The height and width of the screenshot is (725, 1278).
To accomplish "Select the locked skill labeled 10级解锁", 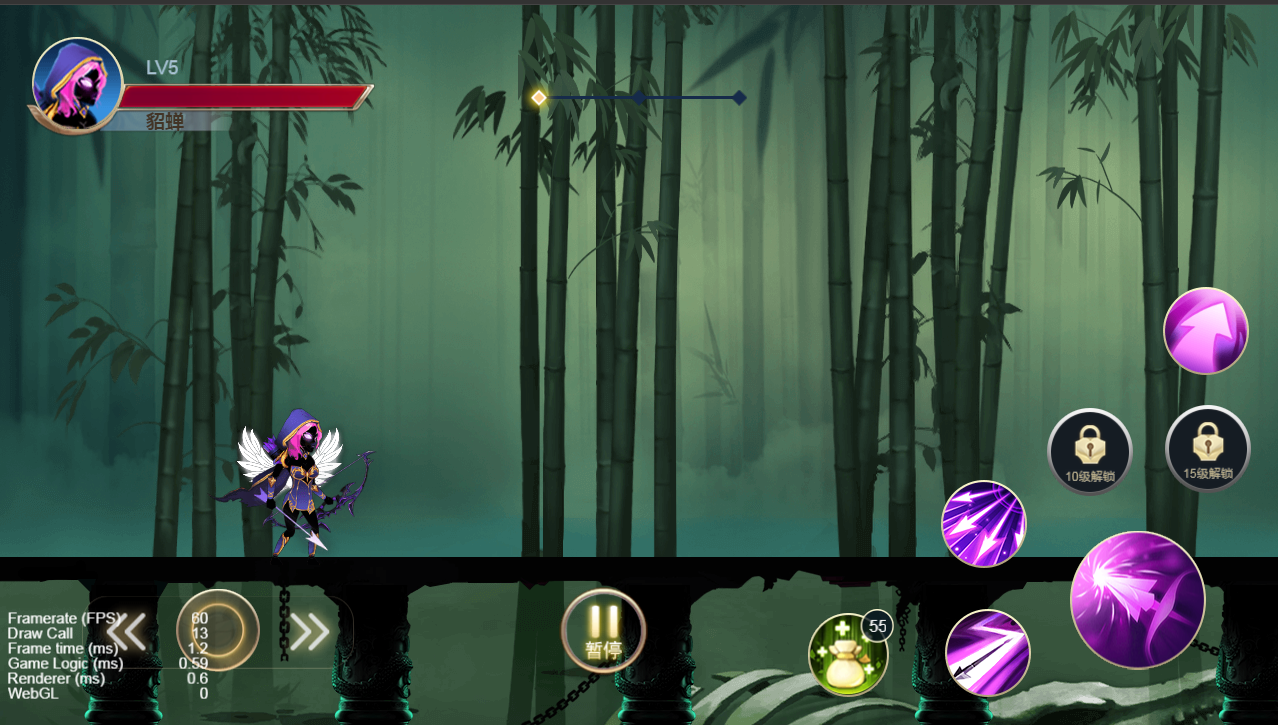I will tap(1089, 451).
